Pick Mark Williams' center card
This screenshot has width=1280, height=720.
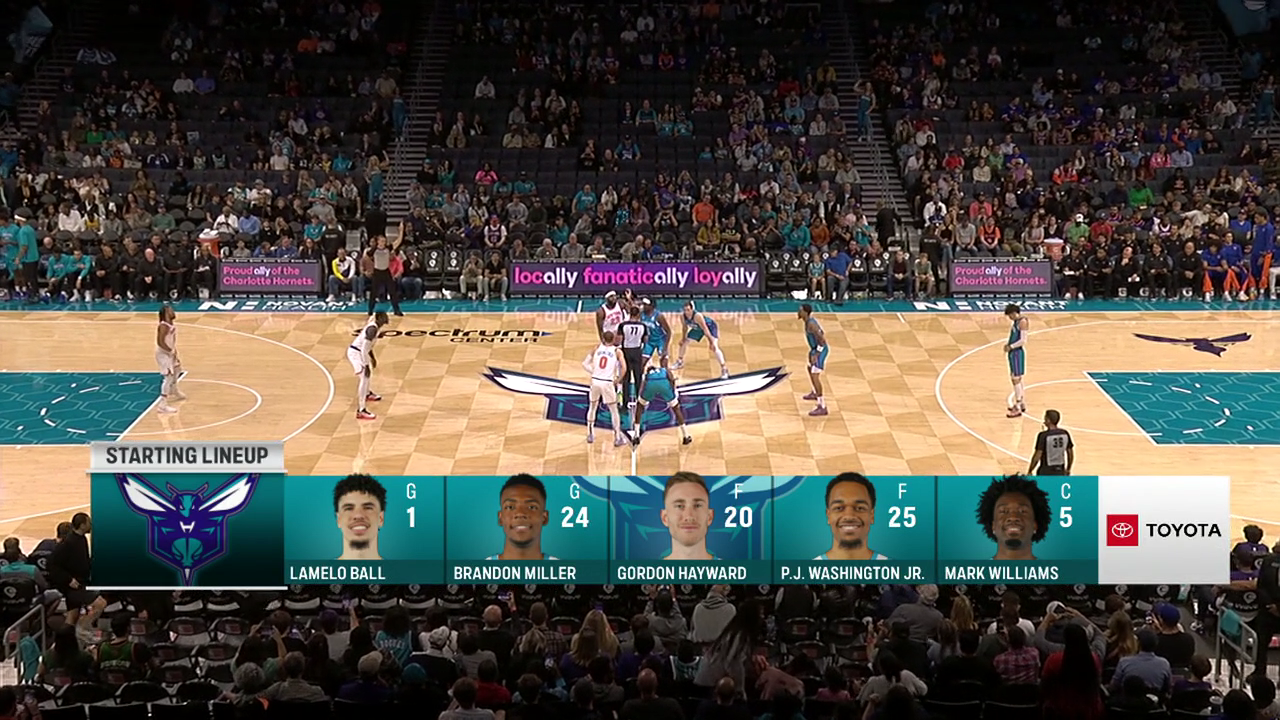[1017, 529]
